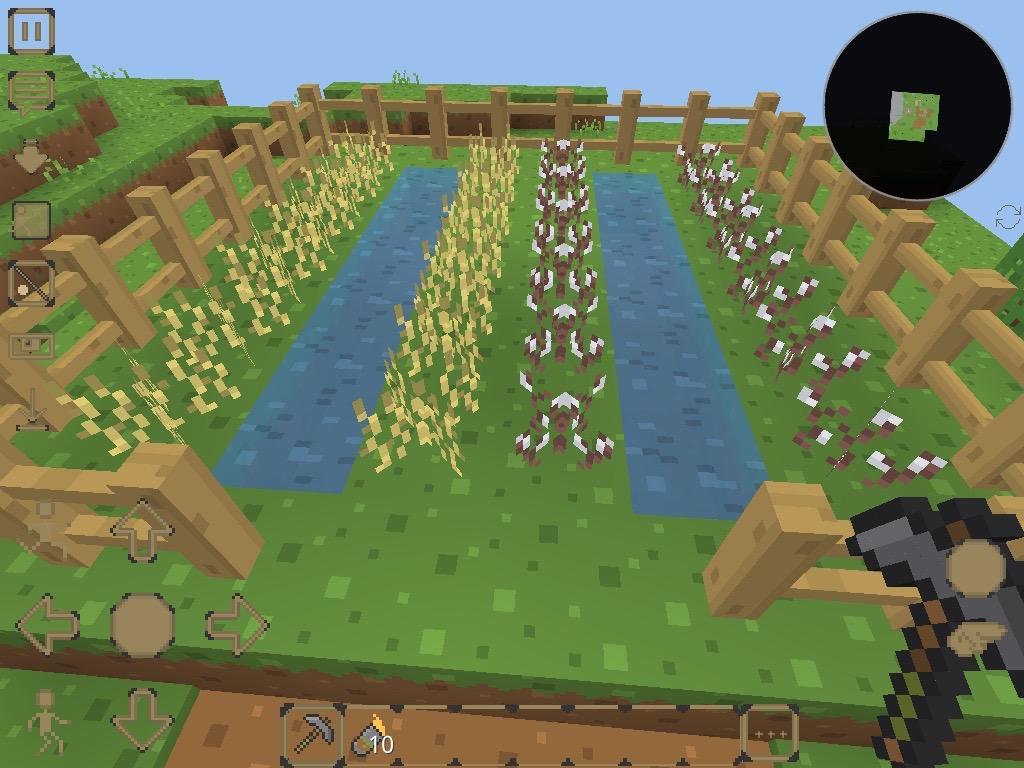
Task: Strafe left with the left arrow
Action: 48,625
